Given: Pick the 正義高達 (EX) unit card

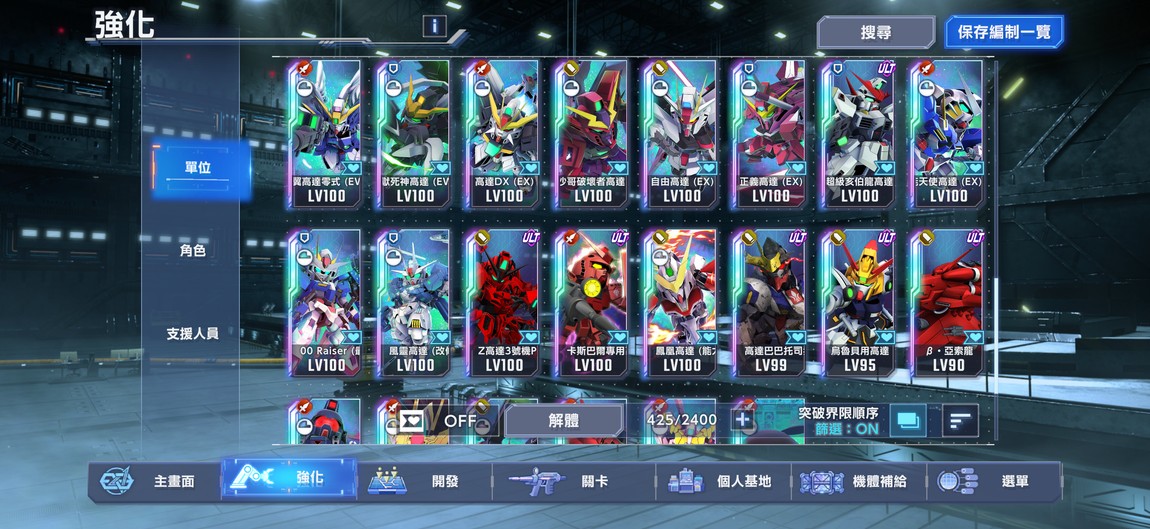Looking at the screenshot, I should (x=770, y=134).
